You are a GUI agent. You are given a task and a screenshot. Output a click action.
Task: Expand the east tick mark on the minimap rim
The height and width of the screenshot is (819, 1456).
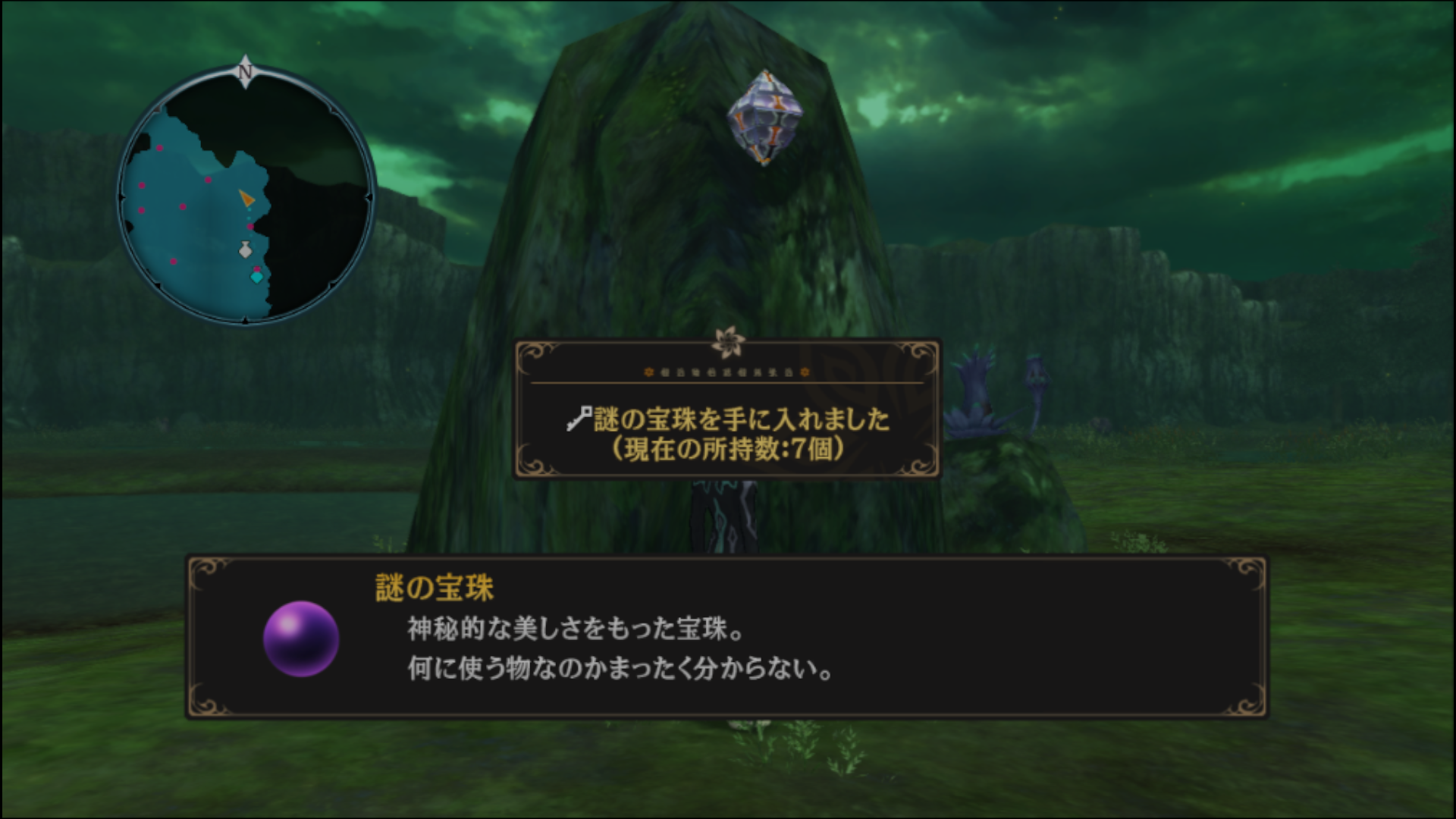pyautogui.click(x=369, y=196)
